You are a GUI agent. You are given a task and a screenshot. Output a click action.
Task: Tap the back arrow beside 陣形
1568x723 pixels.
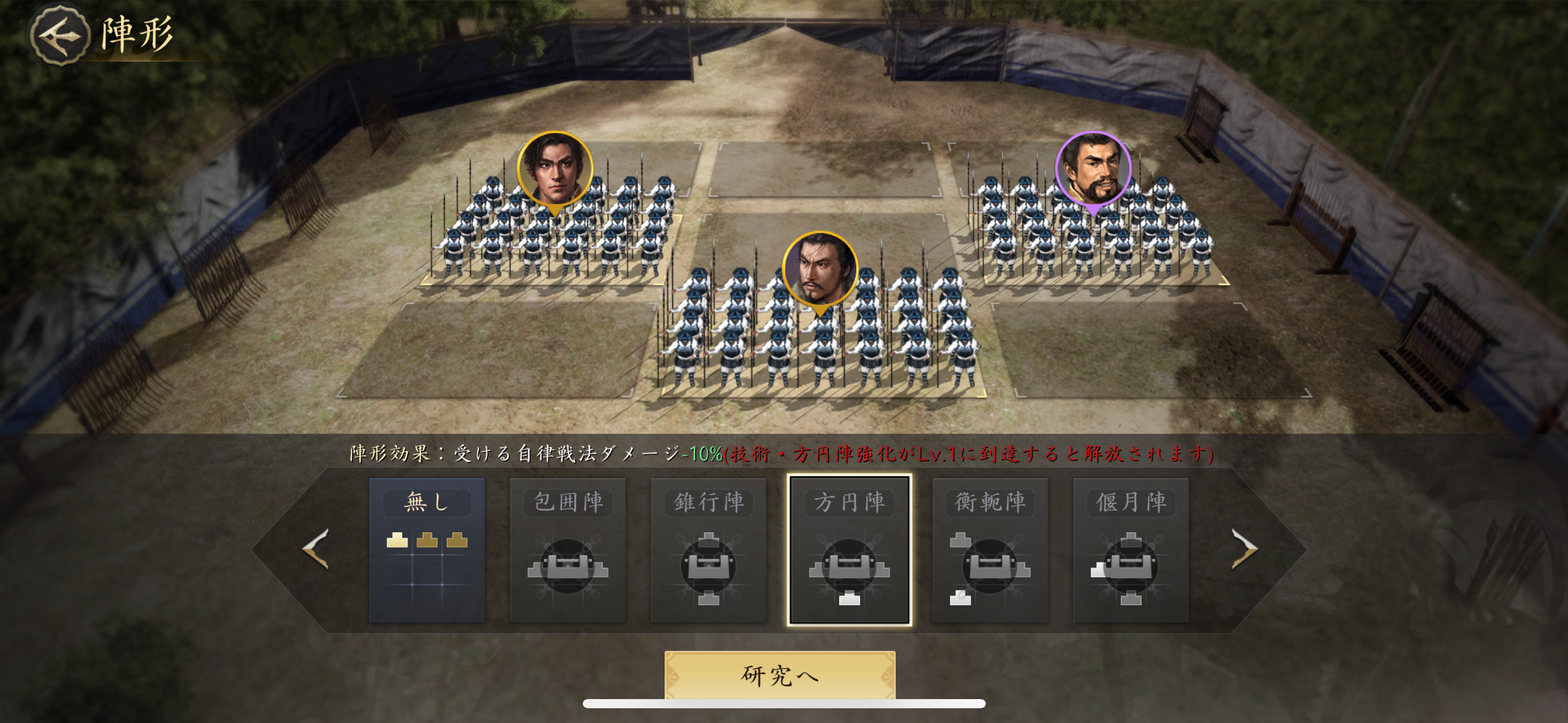[59, 37]
